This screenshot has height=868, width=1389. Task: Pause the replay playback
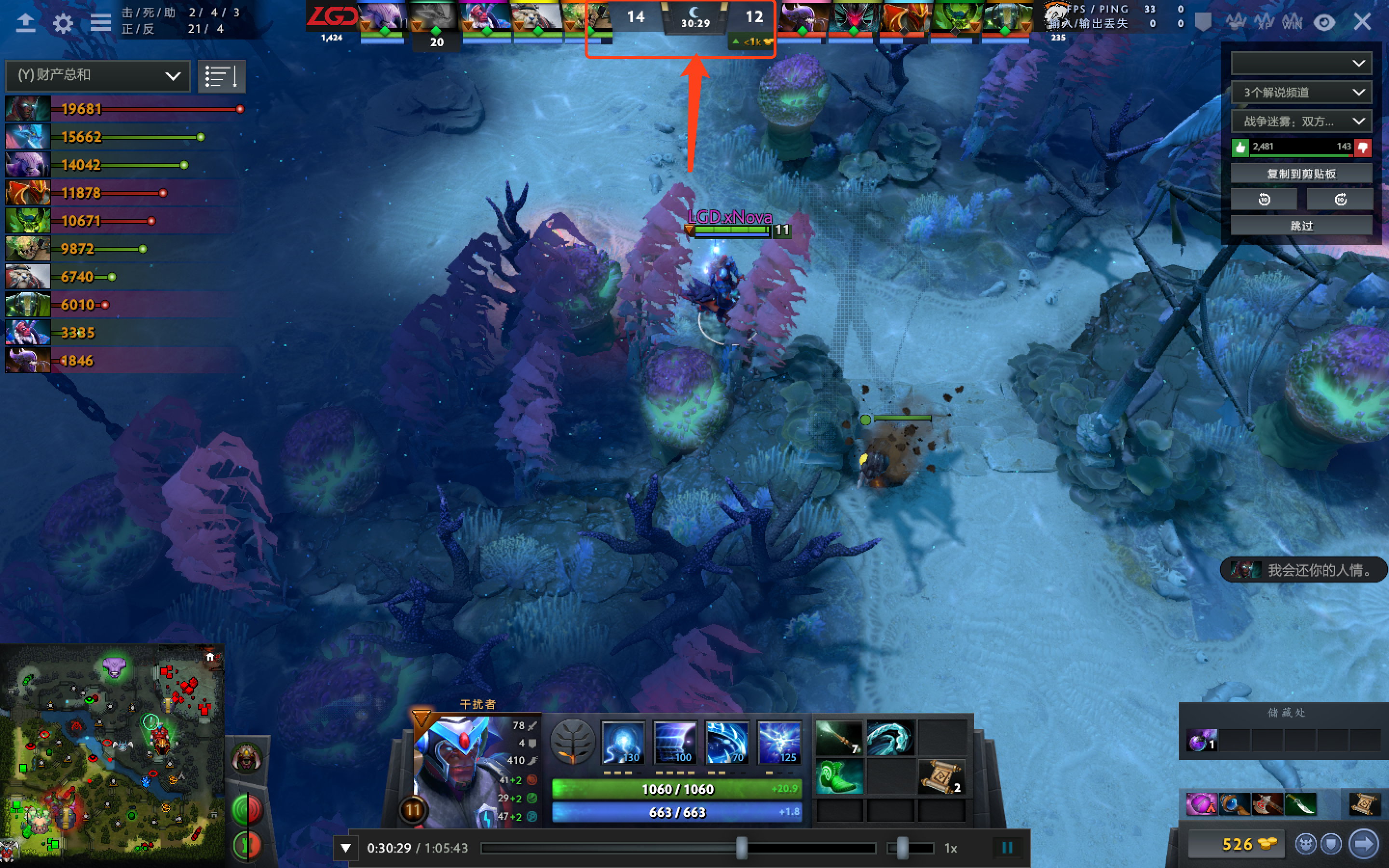tap(1008, 847)
